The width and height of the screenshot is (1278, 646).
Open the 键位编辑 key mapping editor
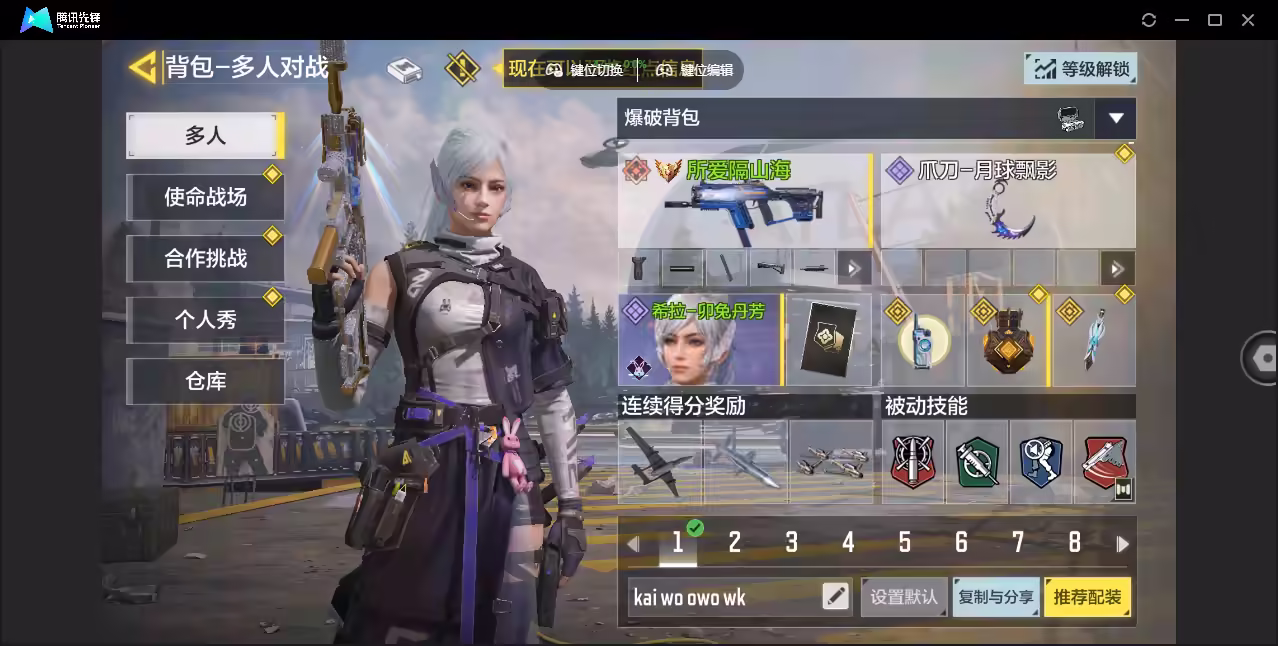point(696,70)
